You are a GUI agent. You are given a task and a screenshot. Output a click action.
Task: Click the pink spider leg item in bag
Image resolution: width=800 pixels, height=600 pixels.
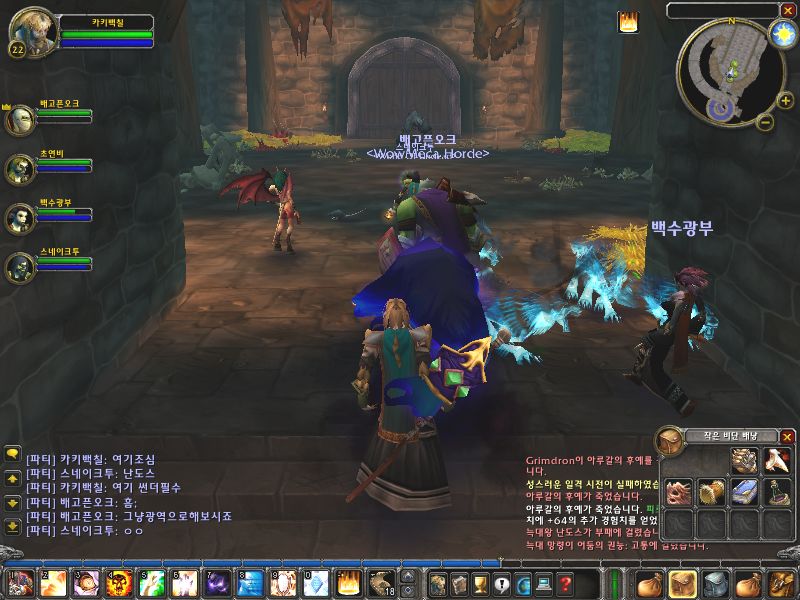coord(680,491)
